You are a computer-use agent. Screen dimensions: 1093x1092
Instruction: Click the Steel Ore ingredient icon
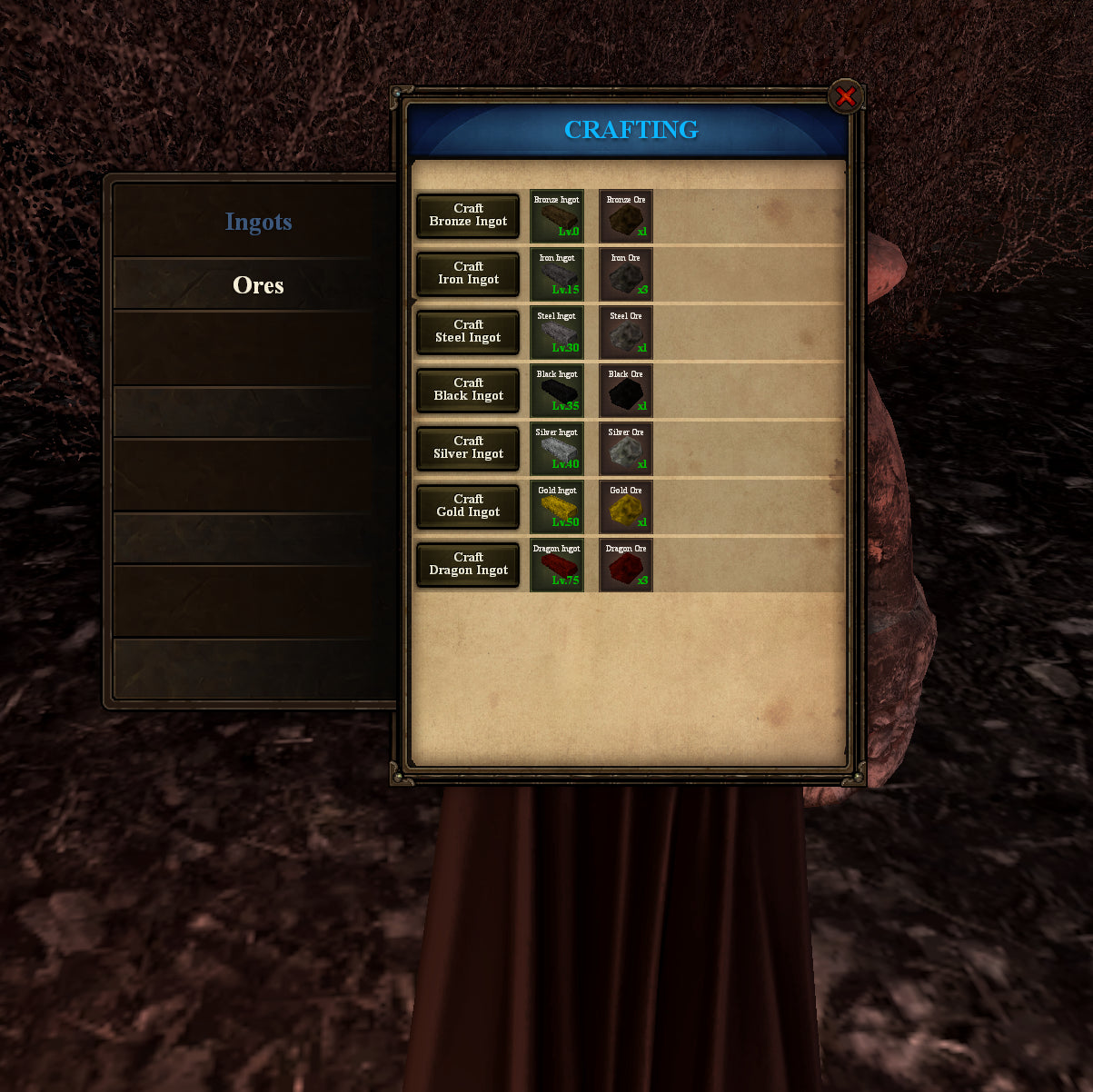[626, 333]
